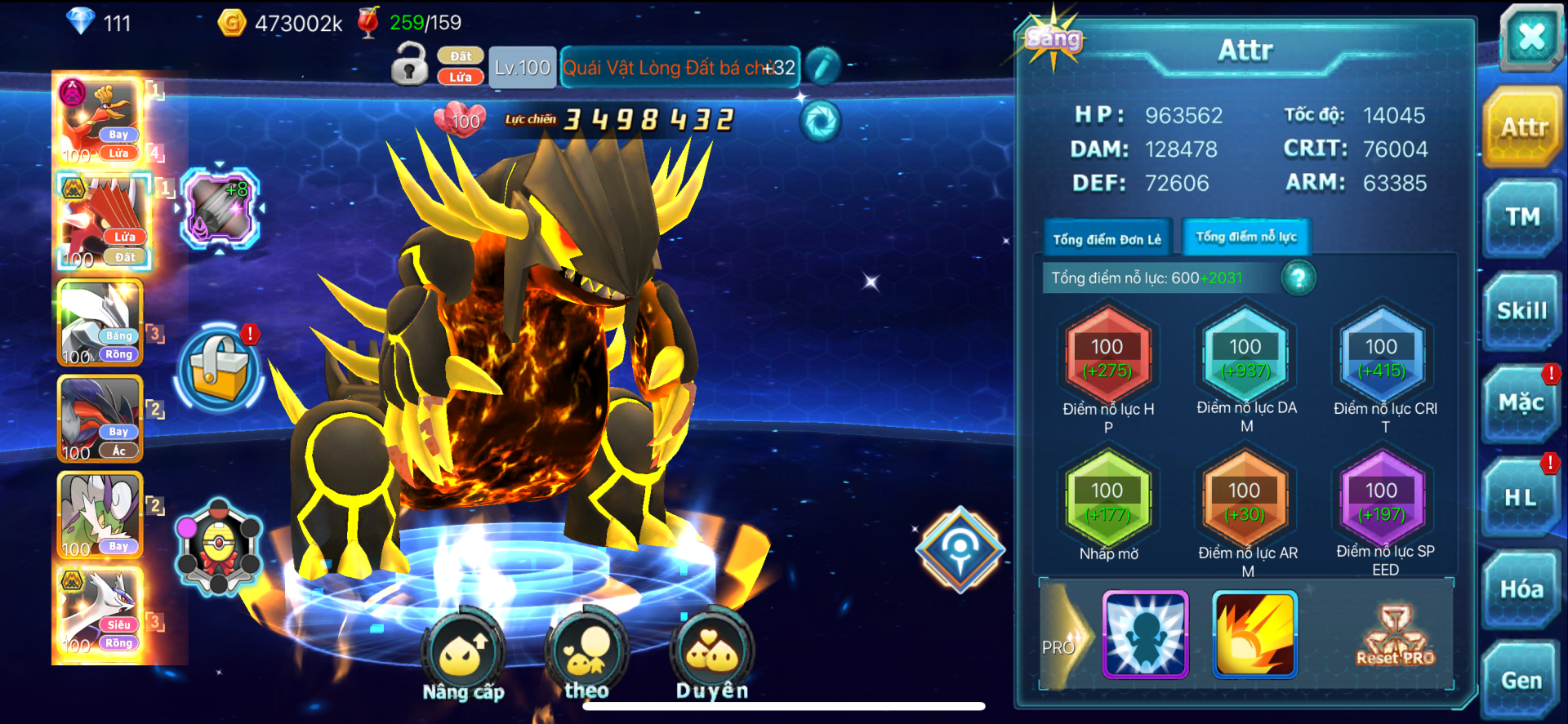Select the HL side tab

click(x=1522, y=496)
